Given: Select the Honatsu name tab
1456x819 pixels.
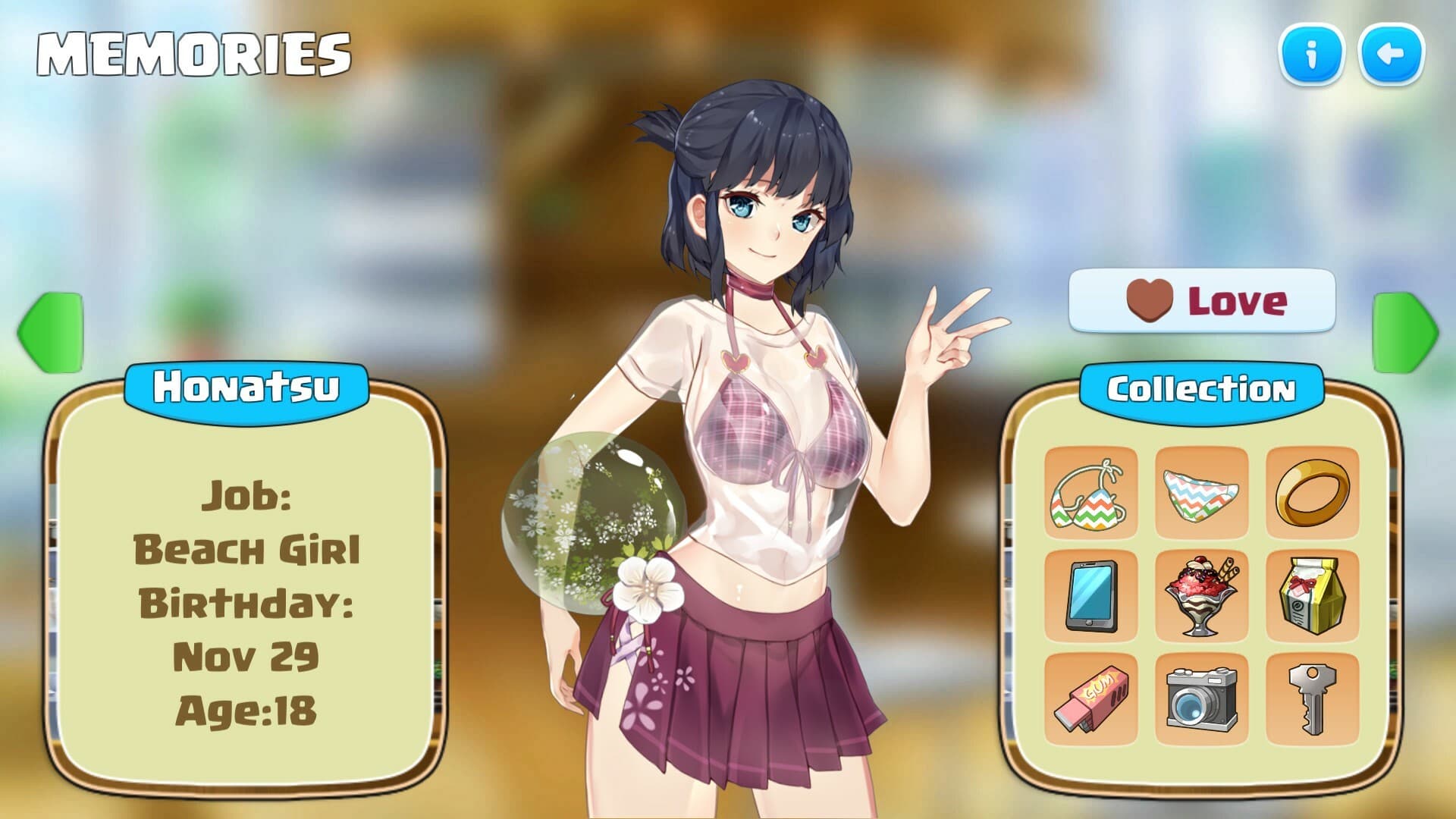Looking at the screenshot, I should (248, 387).
